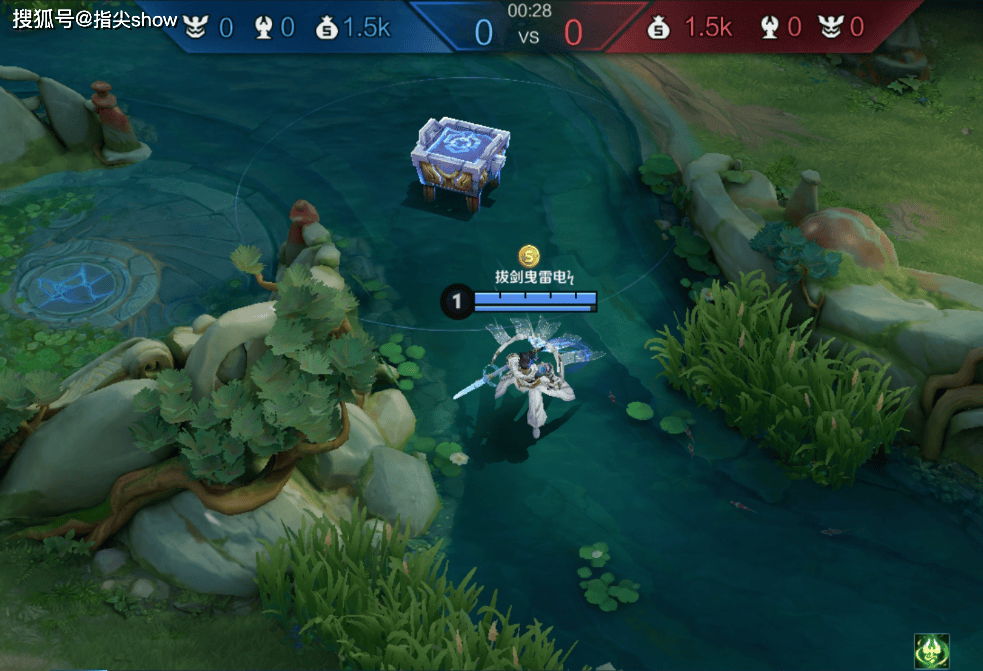Image resolution: width=983 pixels, height=671 pixels.
Task: Select the green glowing item icon
Action: pyautogui.click(x=931, y=650)
